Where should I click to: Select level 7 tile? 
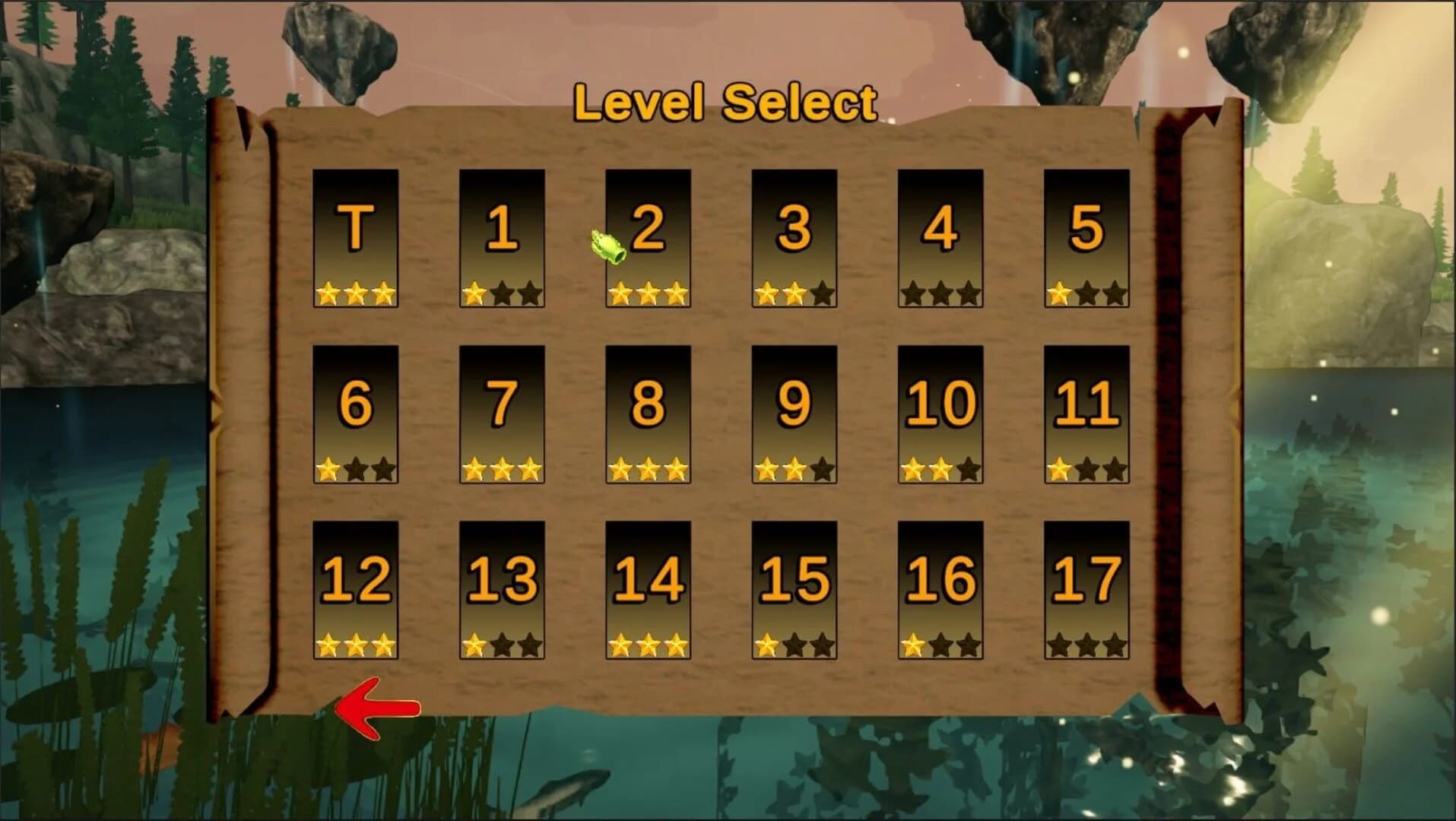(x=501, y=414)
